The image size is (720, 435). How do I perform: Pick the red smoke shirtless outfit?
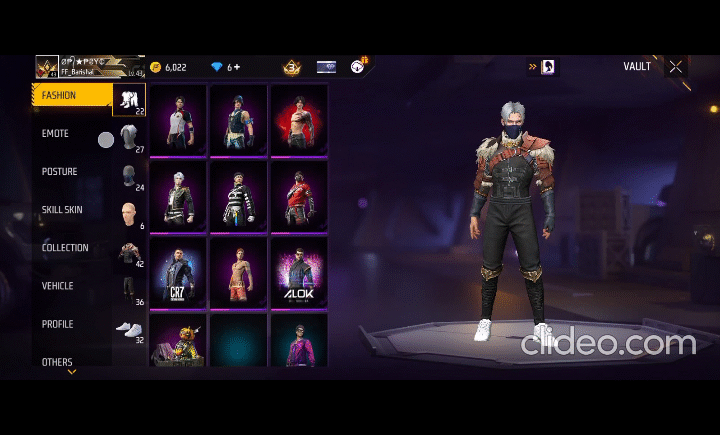point(297,119)
